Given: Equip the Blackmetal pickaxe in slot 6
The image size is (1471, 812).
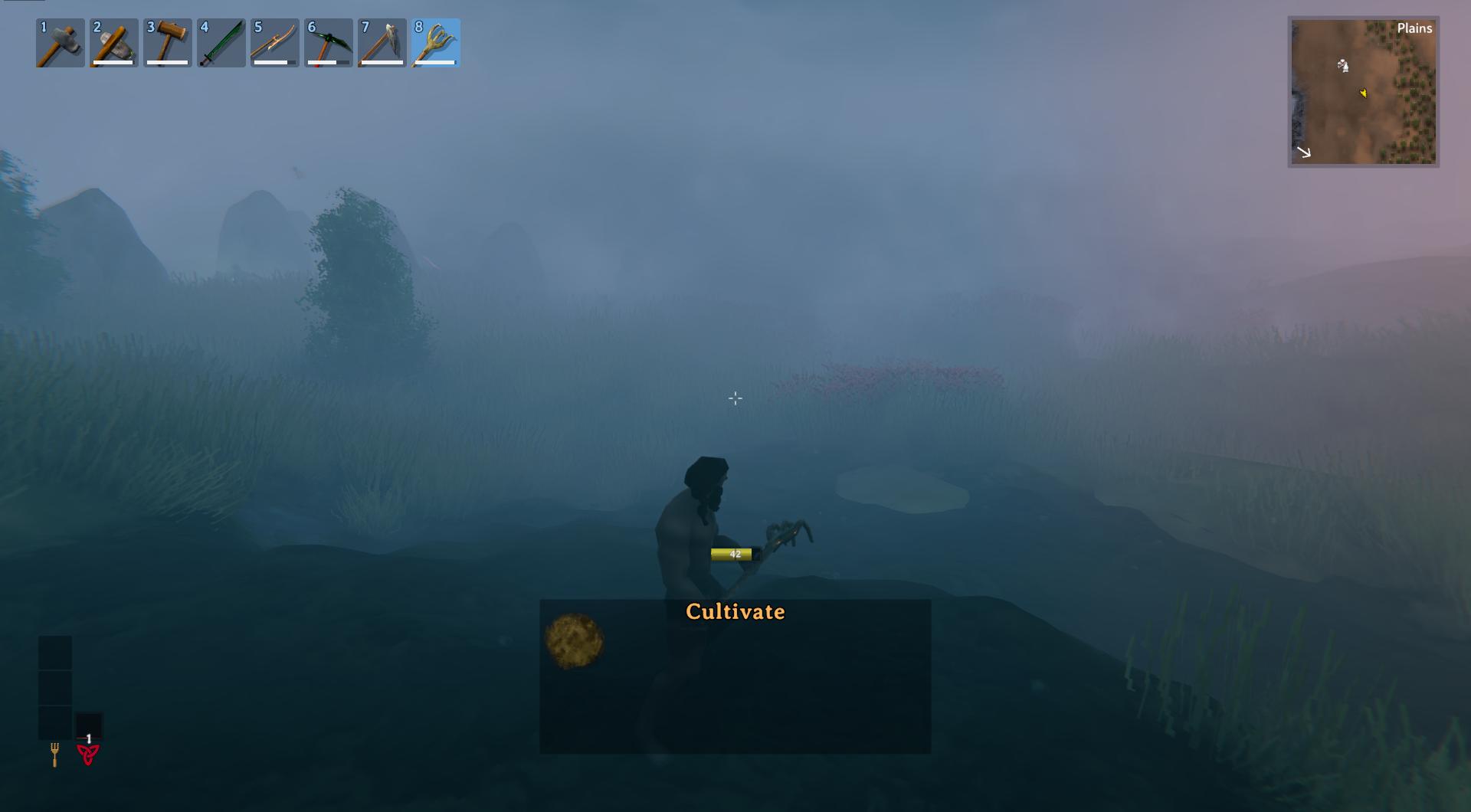Looking at the screenshot, I should click(x=329, y=43).
